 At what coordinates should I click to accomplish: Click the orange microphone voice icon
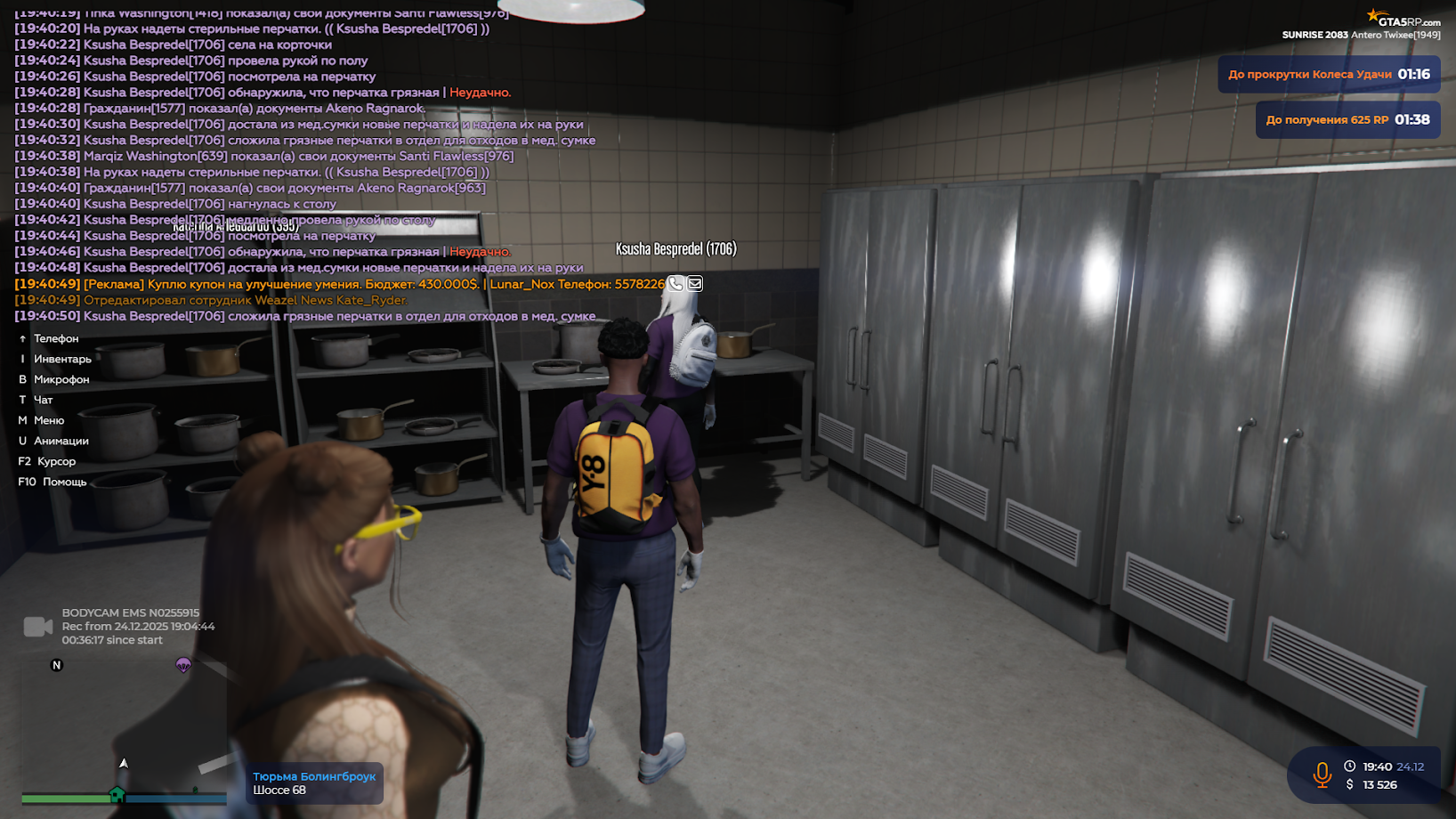coord(1321,774)
